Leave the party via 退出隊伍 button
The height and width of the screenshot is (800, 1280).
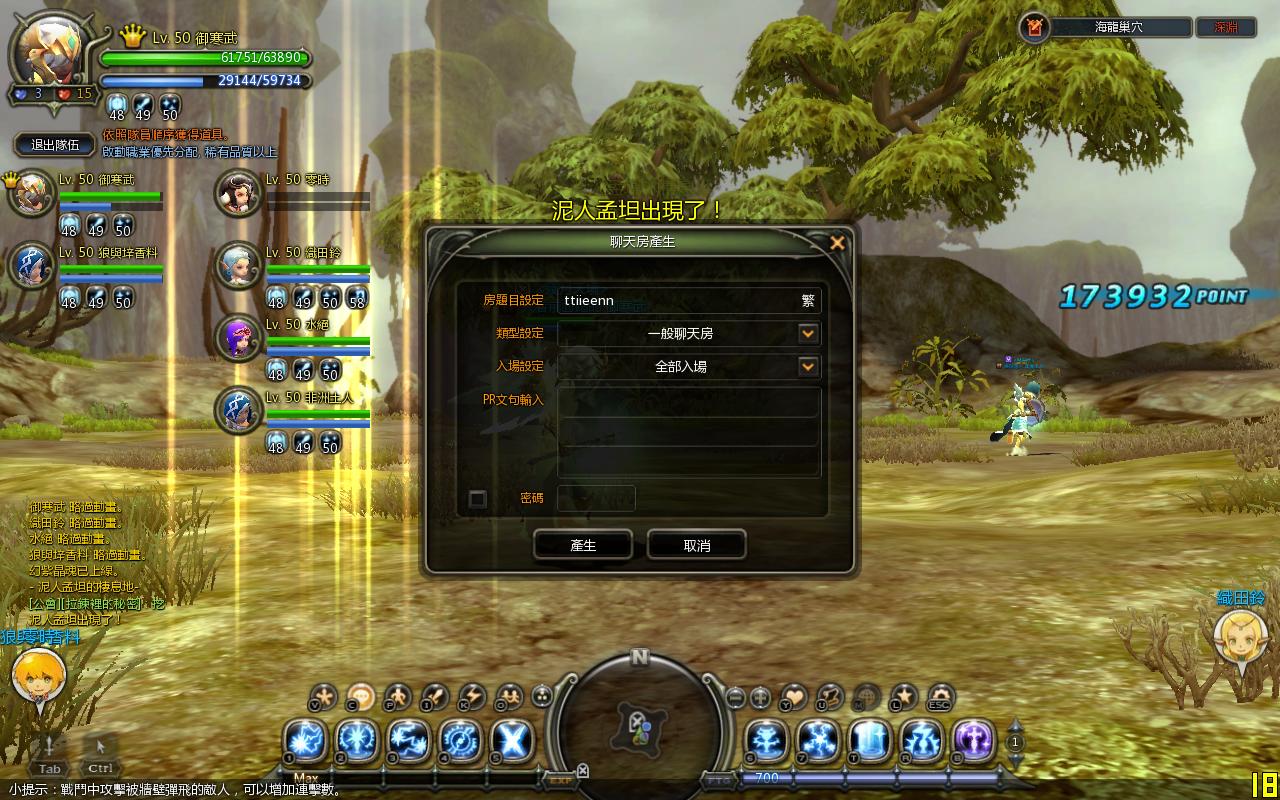(x=55, y=145)
